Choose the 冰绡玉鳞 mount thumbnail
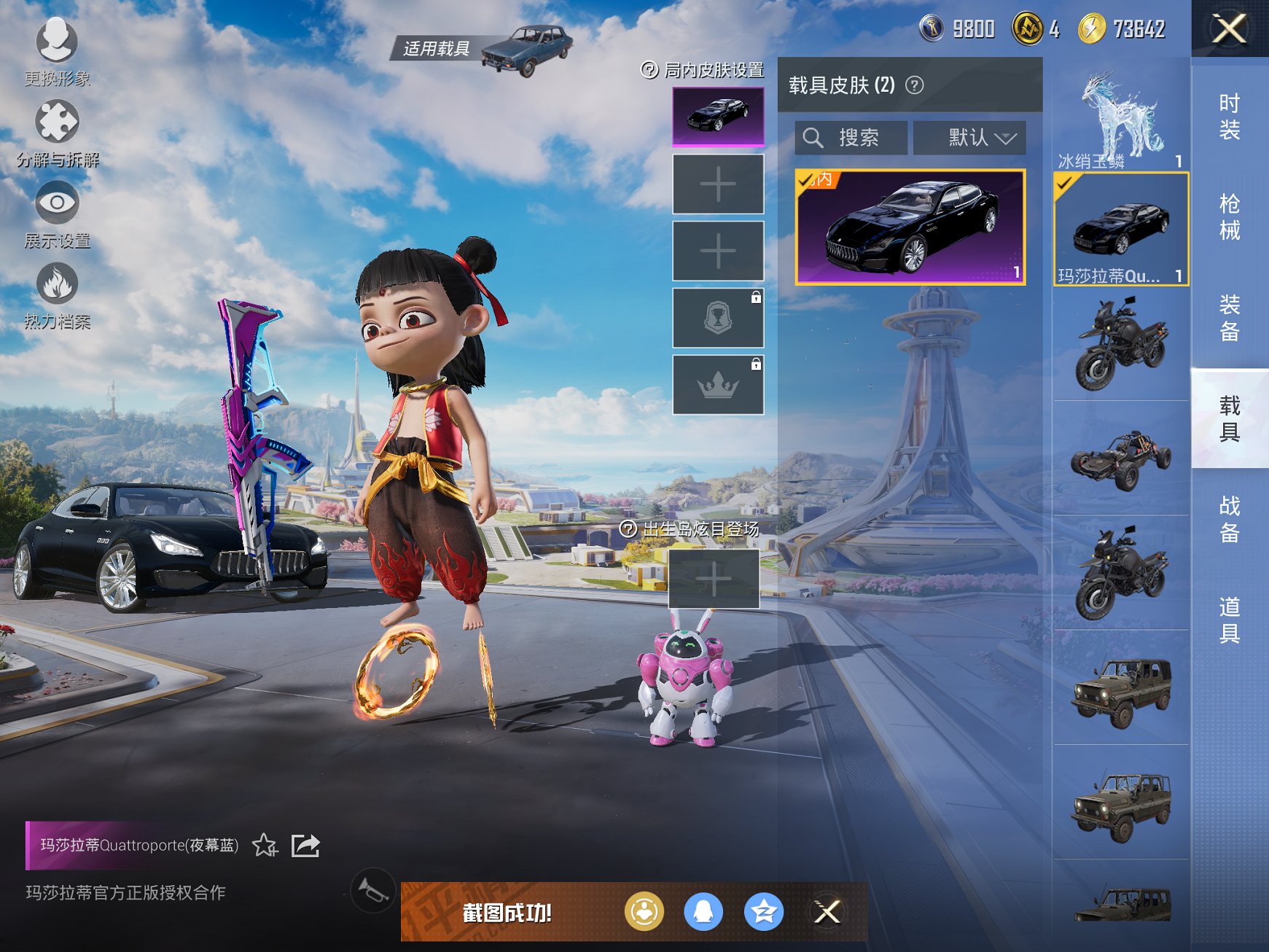 1120,117
